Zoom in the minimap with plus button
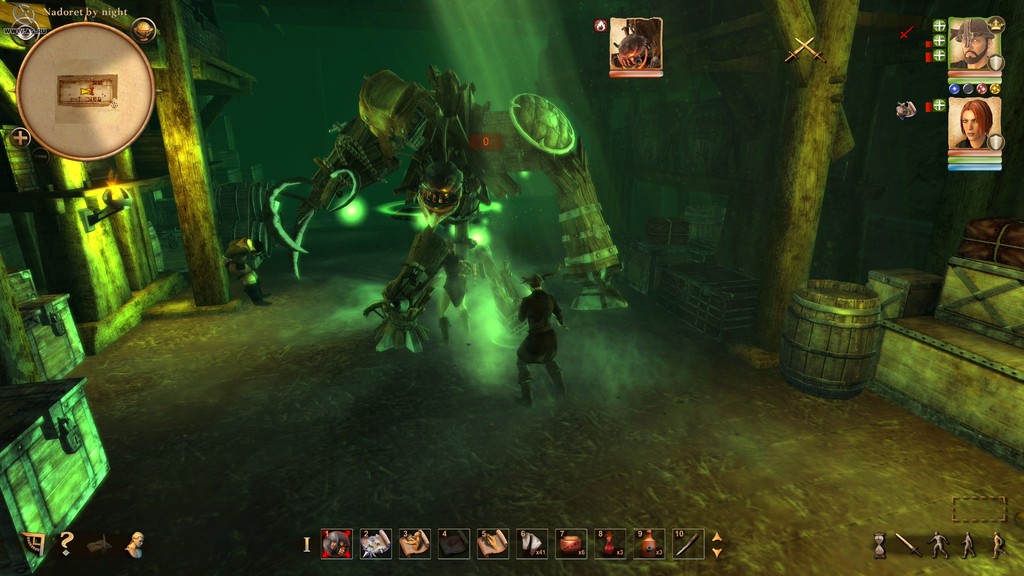1024x576 pixels. [20, 137]
